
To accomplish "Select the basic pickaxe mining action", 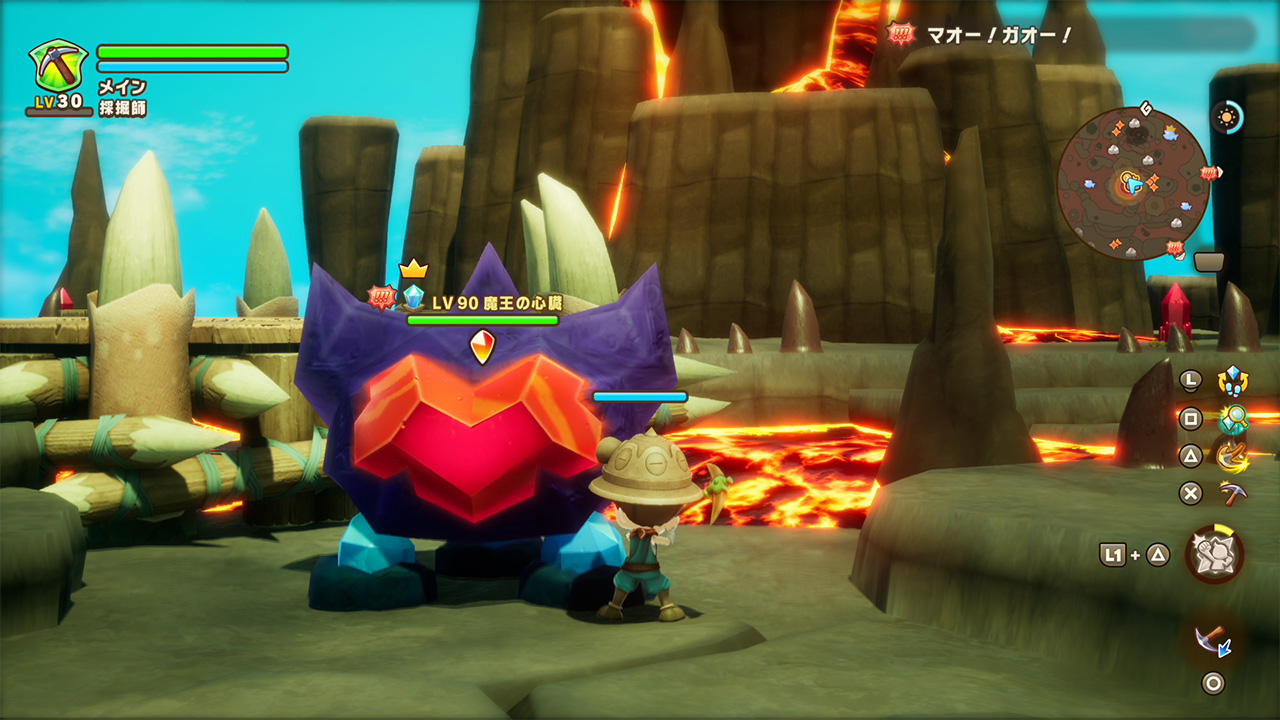I will coord(1232,492).
